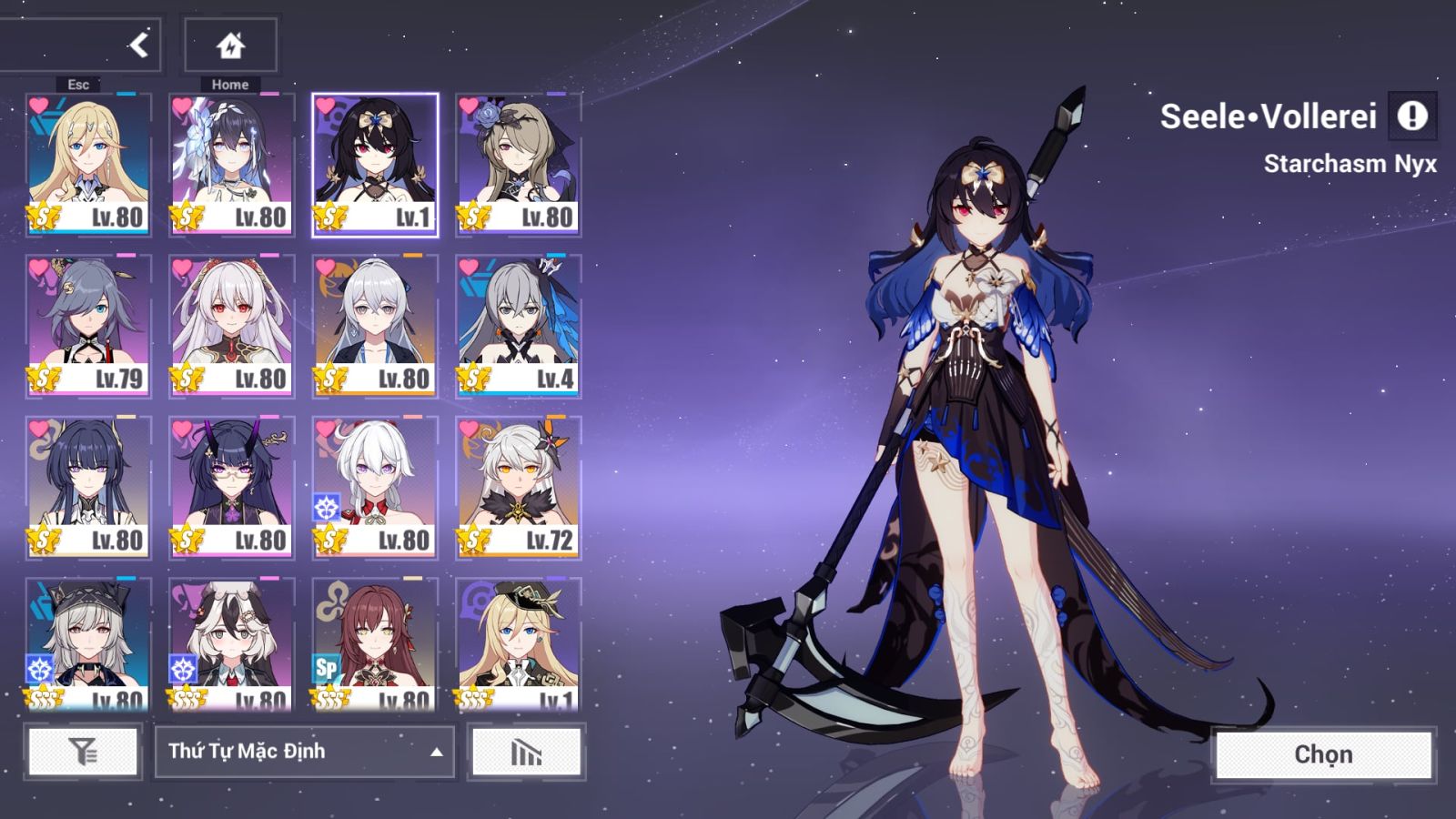
Task: Select the Lv.1 Seele portrait with gold bow
Action: 375,164
